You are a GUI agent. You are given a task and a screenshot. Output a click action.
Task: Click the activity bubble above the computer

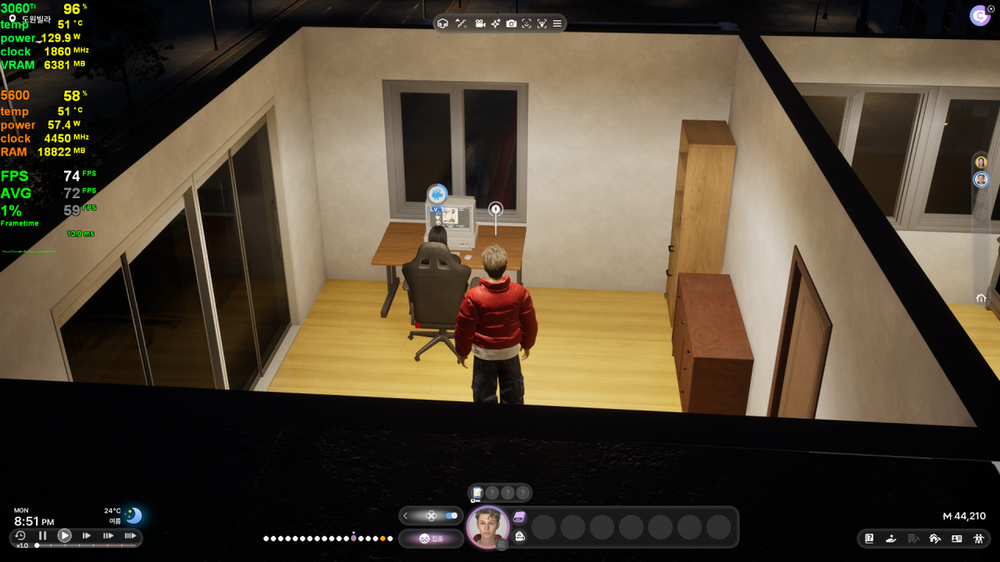point(436,194)
